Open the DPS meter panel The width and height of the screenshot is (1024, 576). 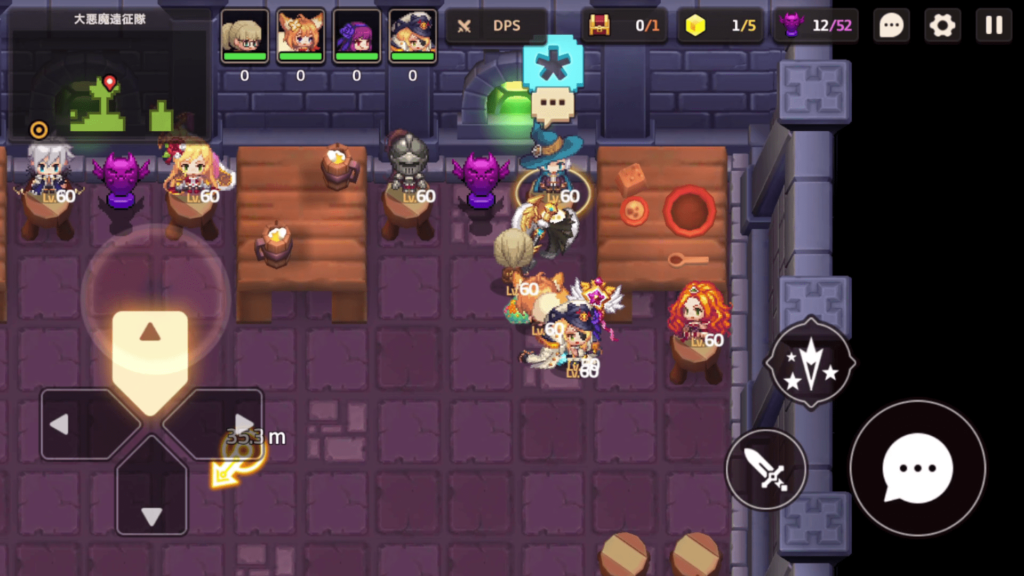[496, 26]
